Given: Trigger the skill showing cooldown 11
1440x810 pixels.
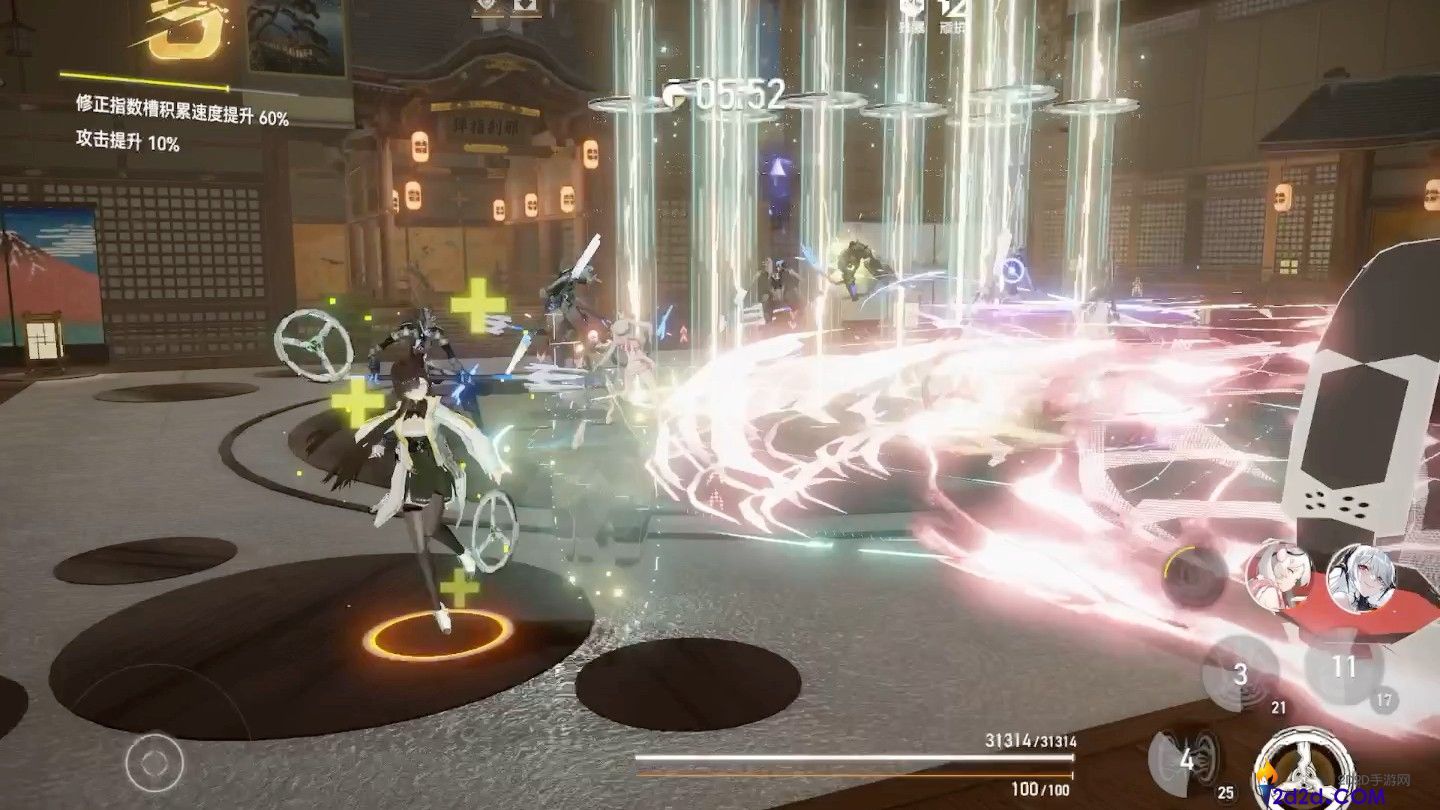Looking at the screenshot, I should point(1344,667).
